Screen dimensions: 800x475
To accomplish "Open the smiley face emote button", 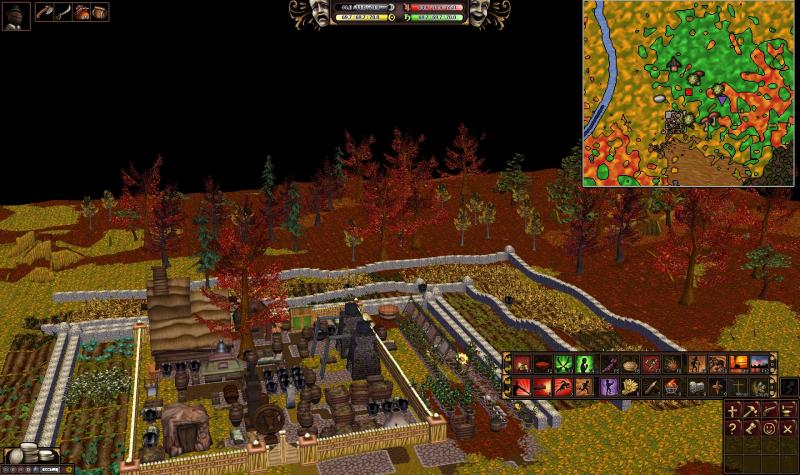I will click(770, 430).
